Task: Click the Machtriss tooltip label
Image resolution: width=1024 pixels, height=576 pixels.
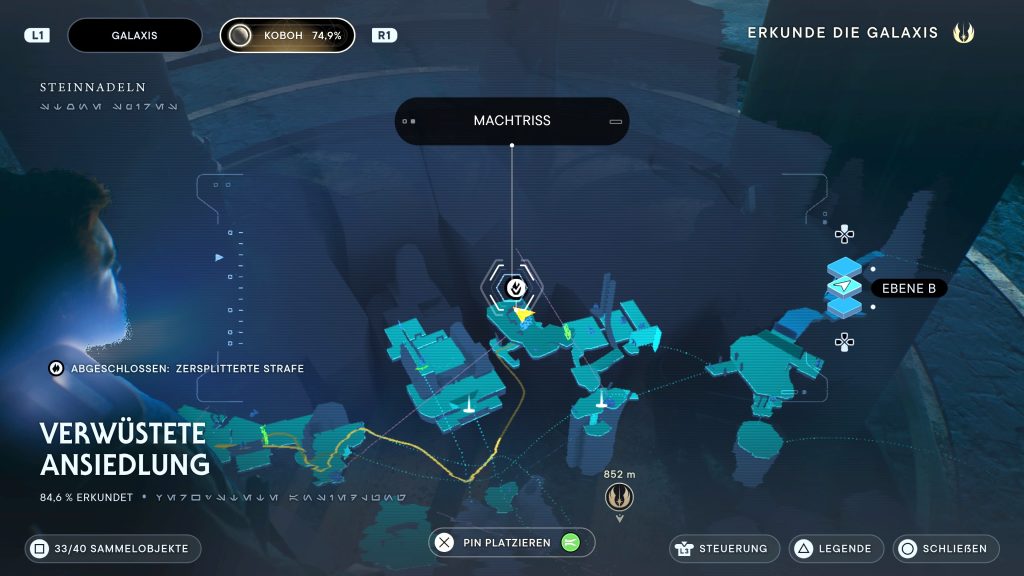Action: 511,121
